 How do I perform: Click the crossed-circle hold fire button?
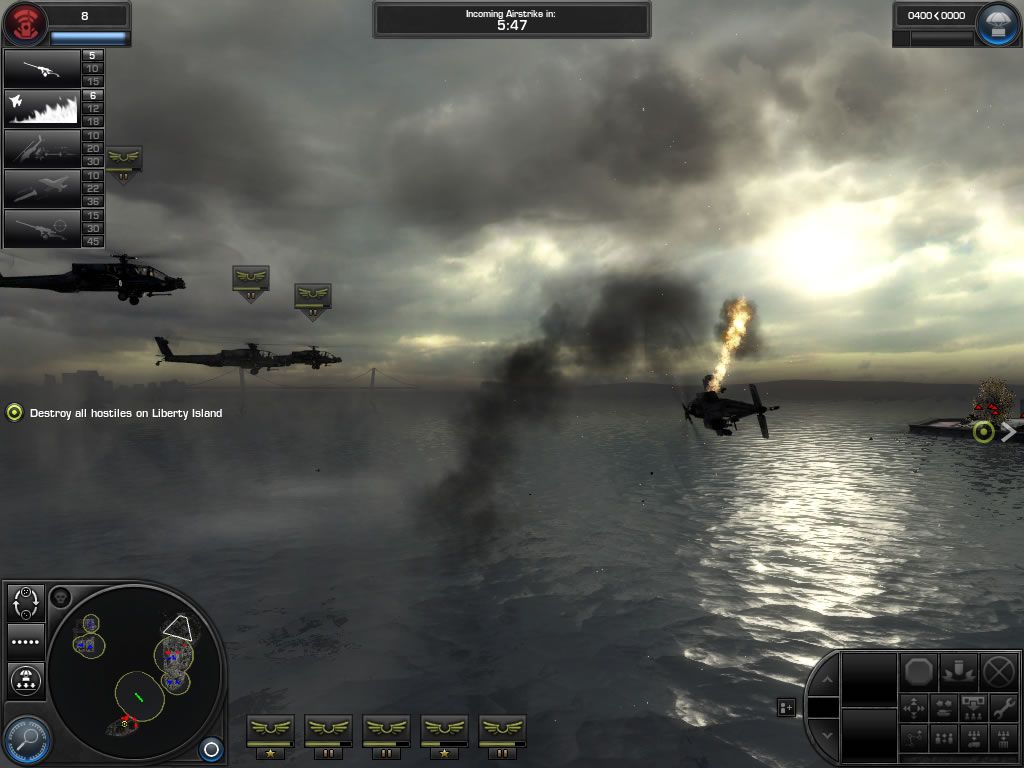coord(998,671)
